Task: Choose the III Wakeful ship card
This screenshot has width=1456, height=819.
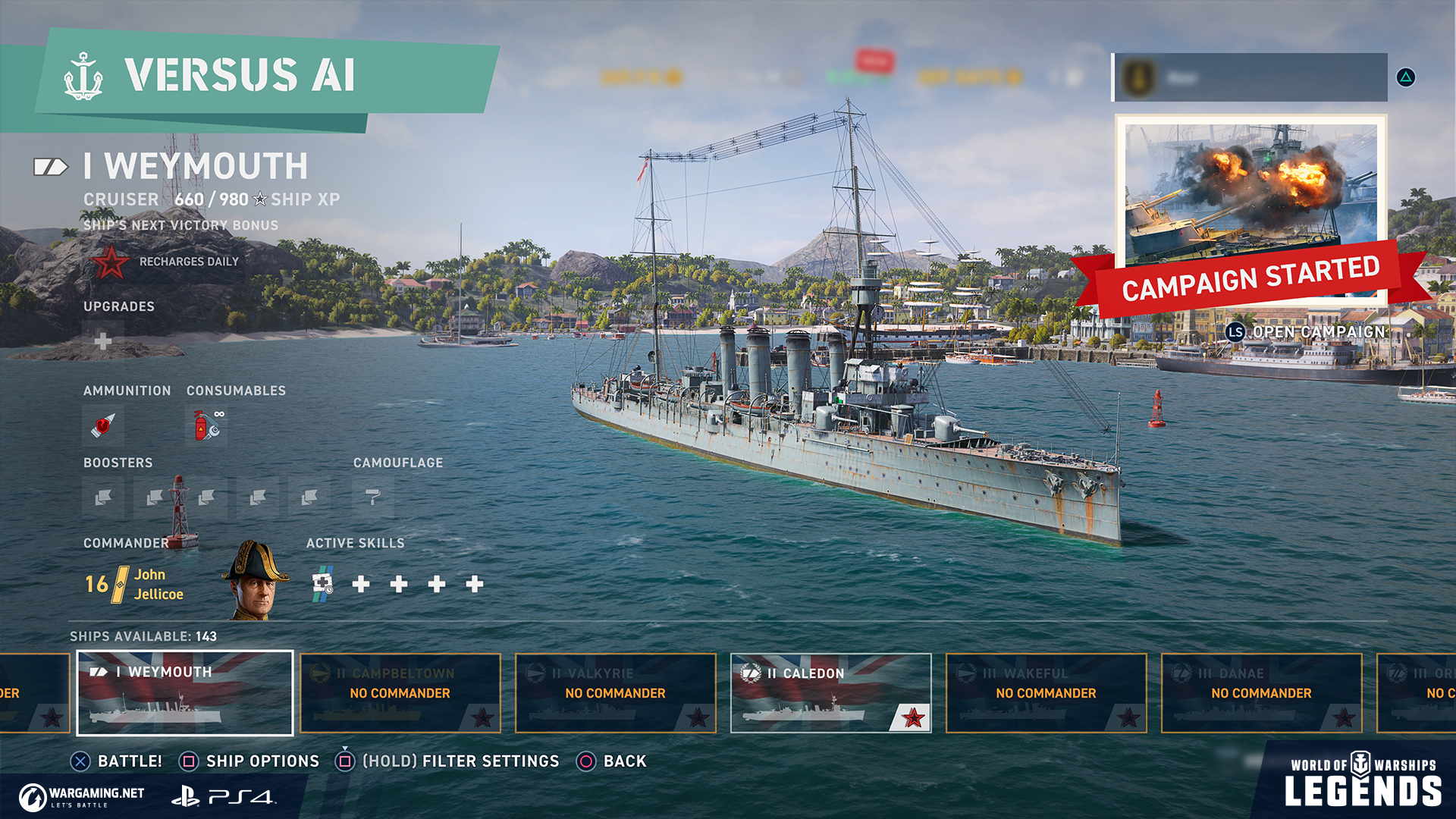Action: click(x=1046, y=693)
